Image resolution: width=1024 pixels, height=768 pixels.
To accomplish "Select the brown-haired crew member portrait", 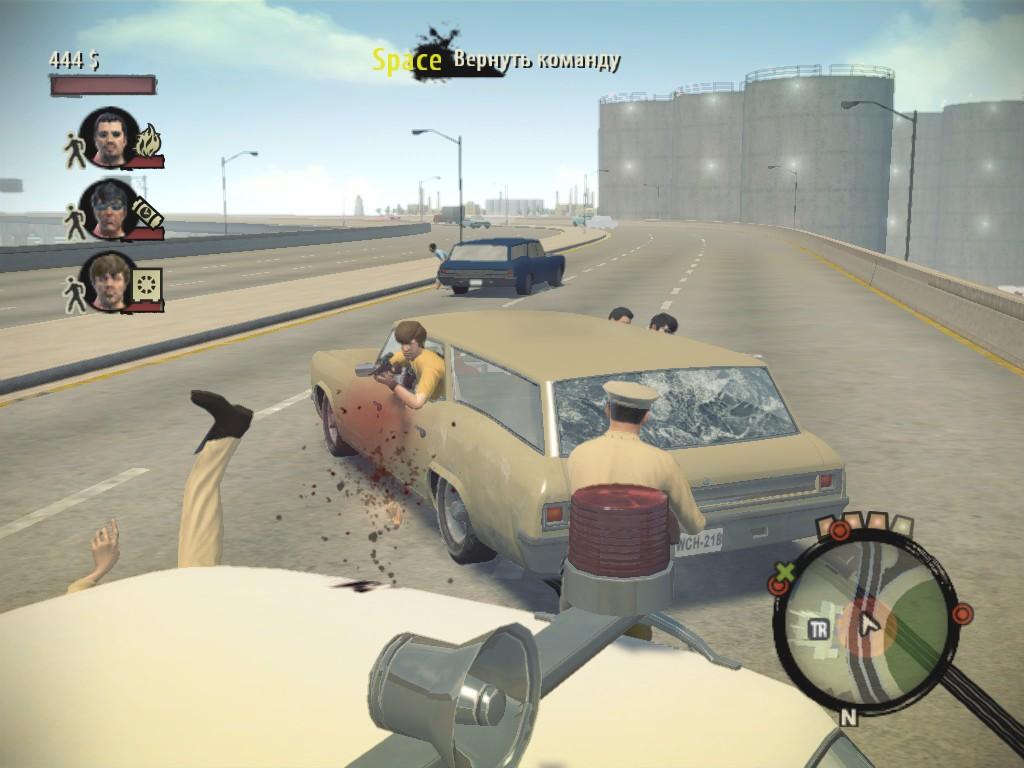I will point(108,280).
